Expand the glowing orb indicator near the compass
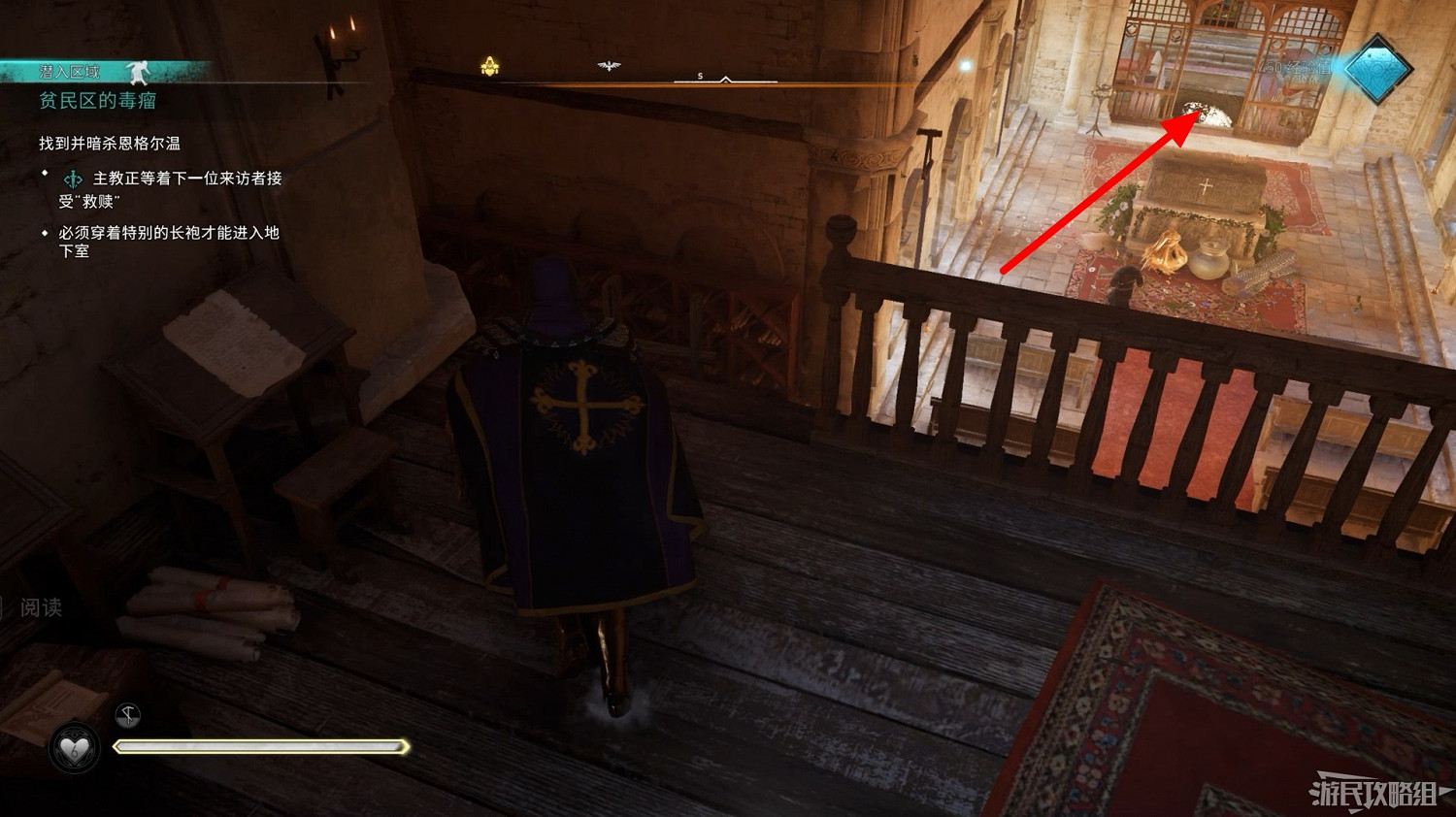 (965, 64)
